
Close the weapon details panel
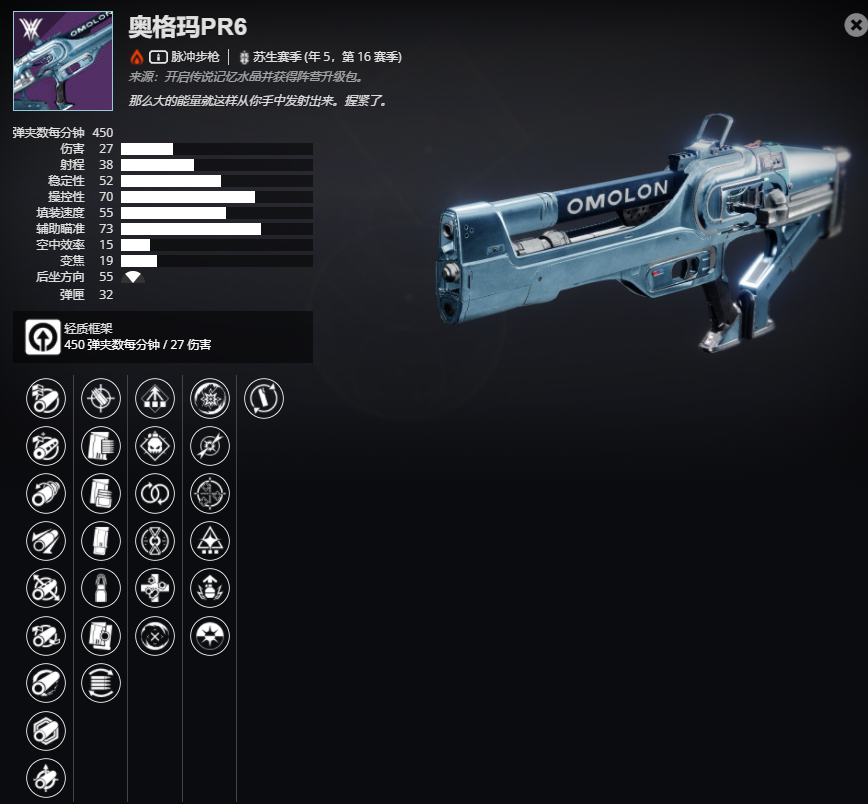855,26
